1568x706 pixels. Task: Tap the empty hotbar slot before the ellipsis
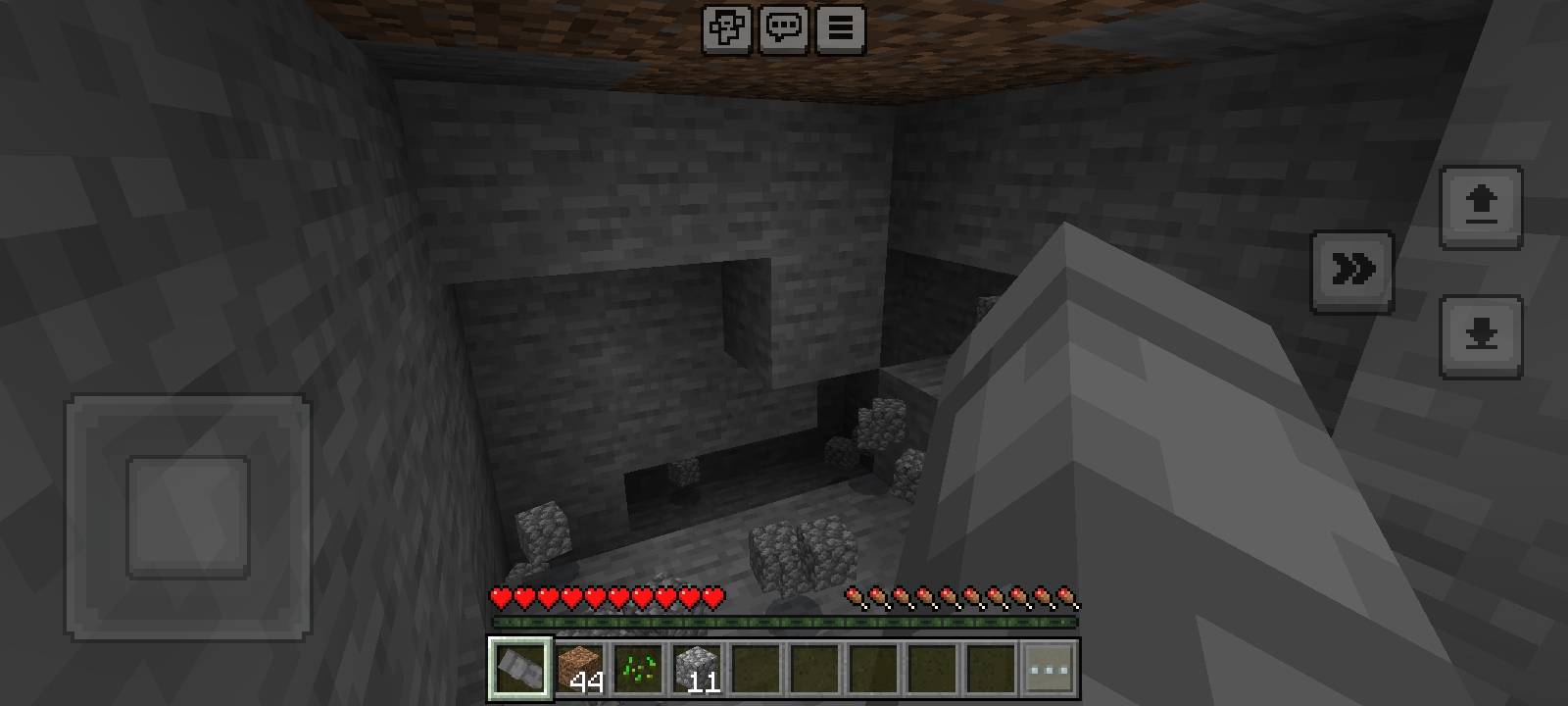tap(993, 669)
